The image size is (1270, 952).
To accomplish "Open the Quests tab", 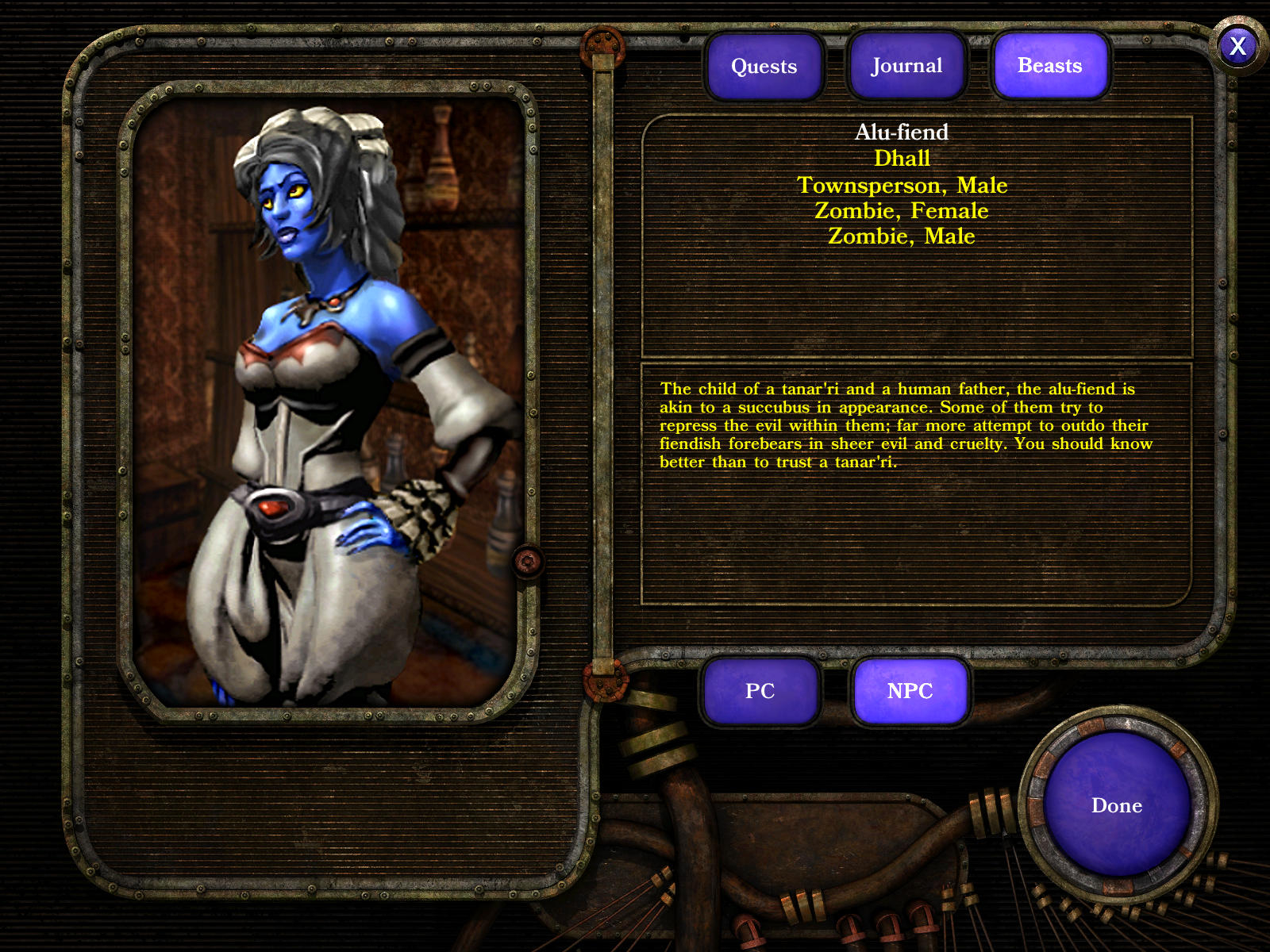I will pos(764,67).
